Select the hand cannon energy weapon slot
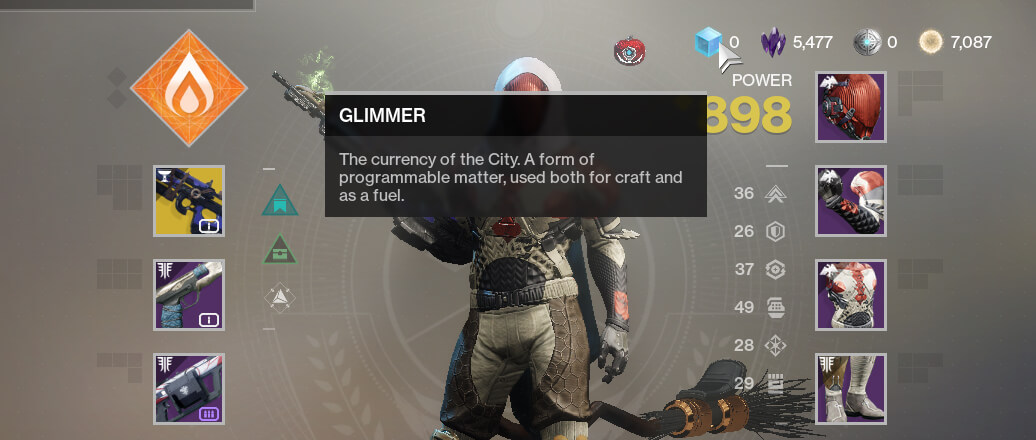 188,295
